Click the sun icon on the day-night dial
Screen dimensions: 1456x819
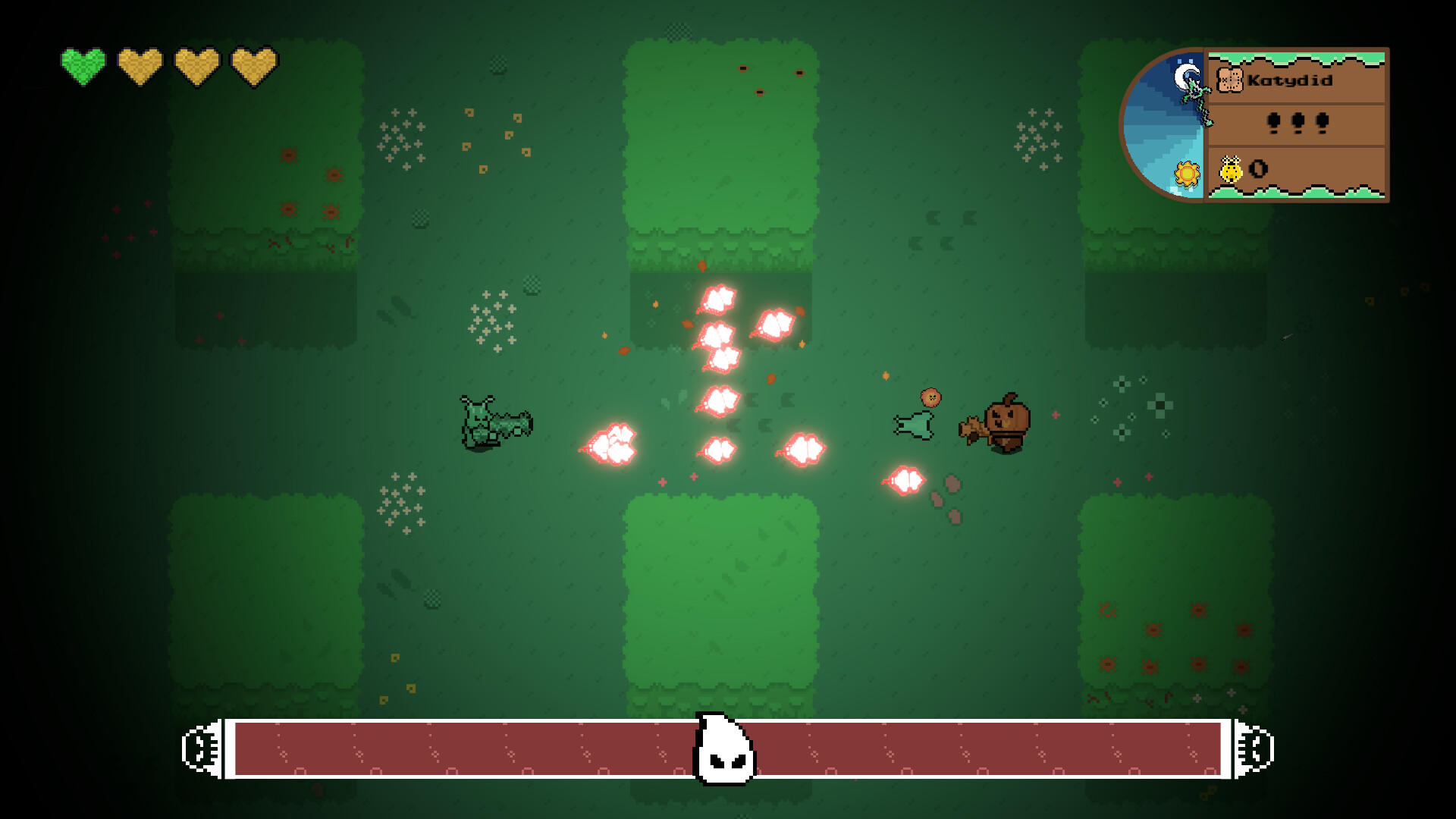[1185, 174]
